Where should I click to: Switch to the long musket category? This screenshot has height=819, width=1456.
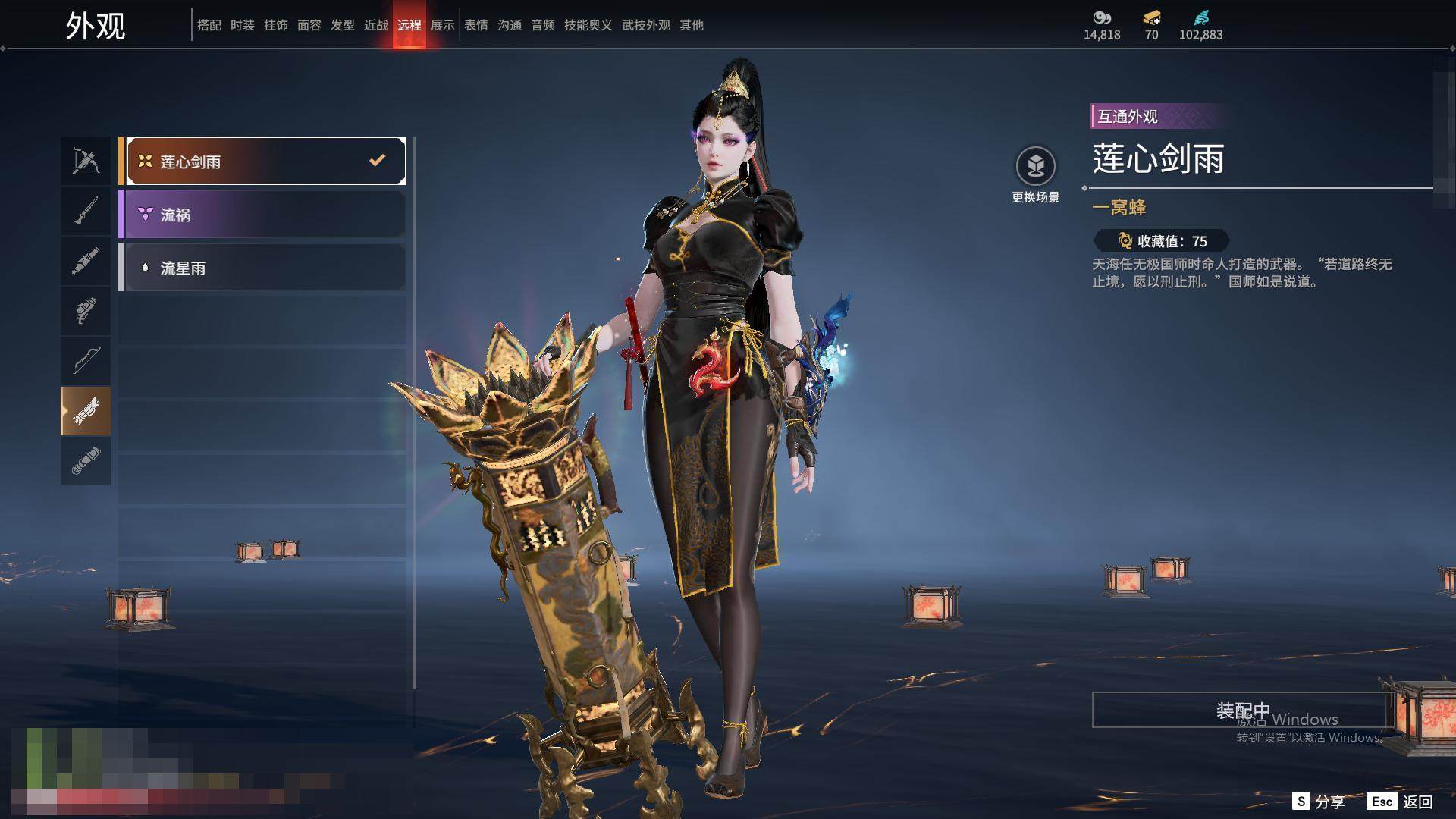pos(86,211)
